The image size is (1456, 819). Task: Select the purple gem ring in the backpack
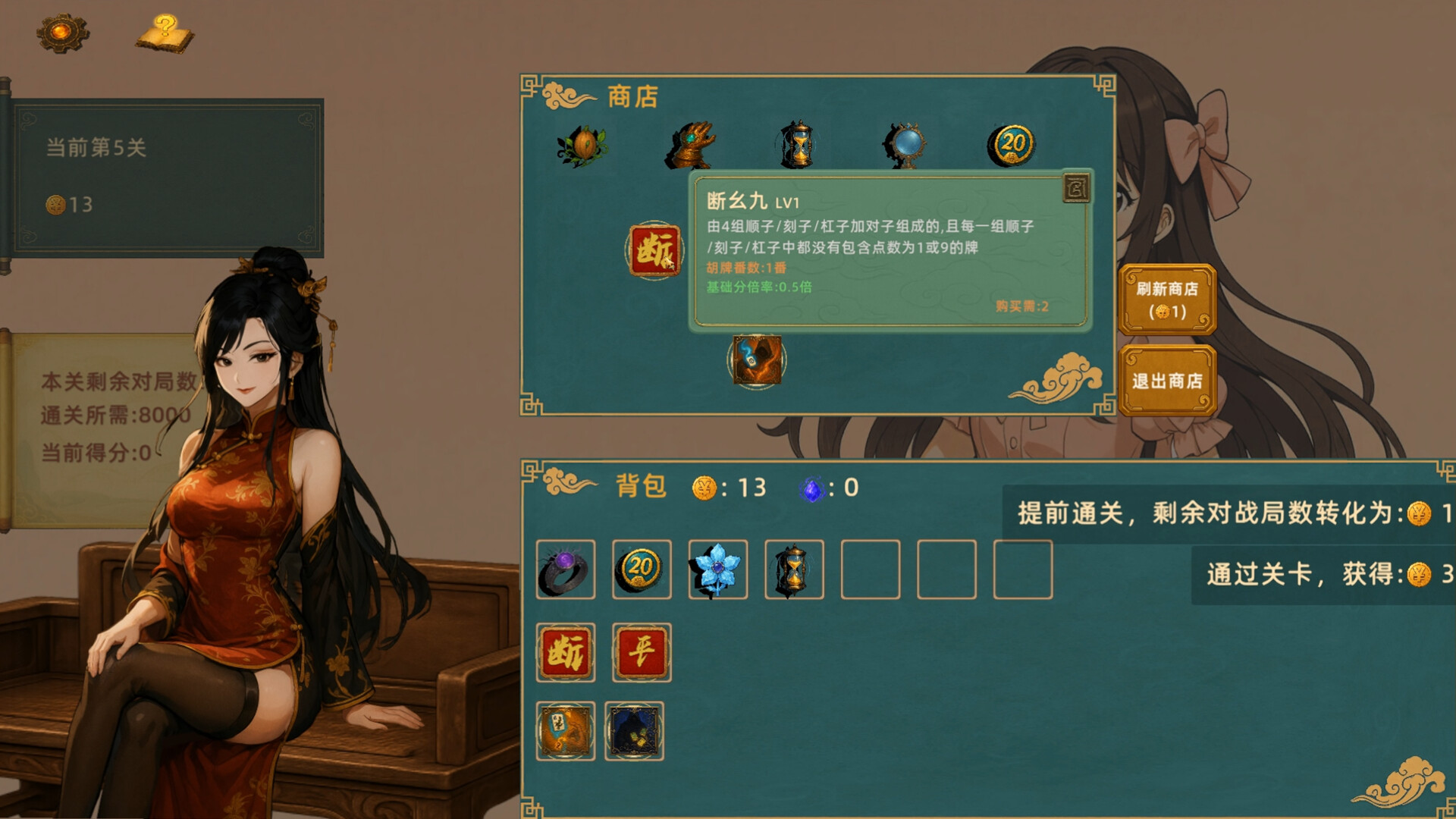565,570
